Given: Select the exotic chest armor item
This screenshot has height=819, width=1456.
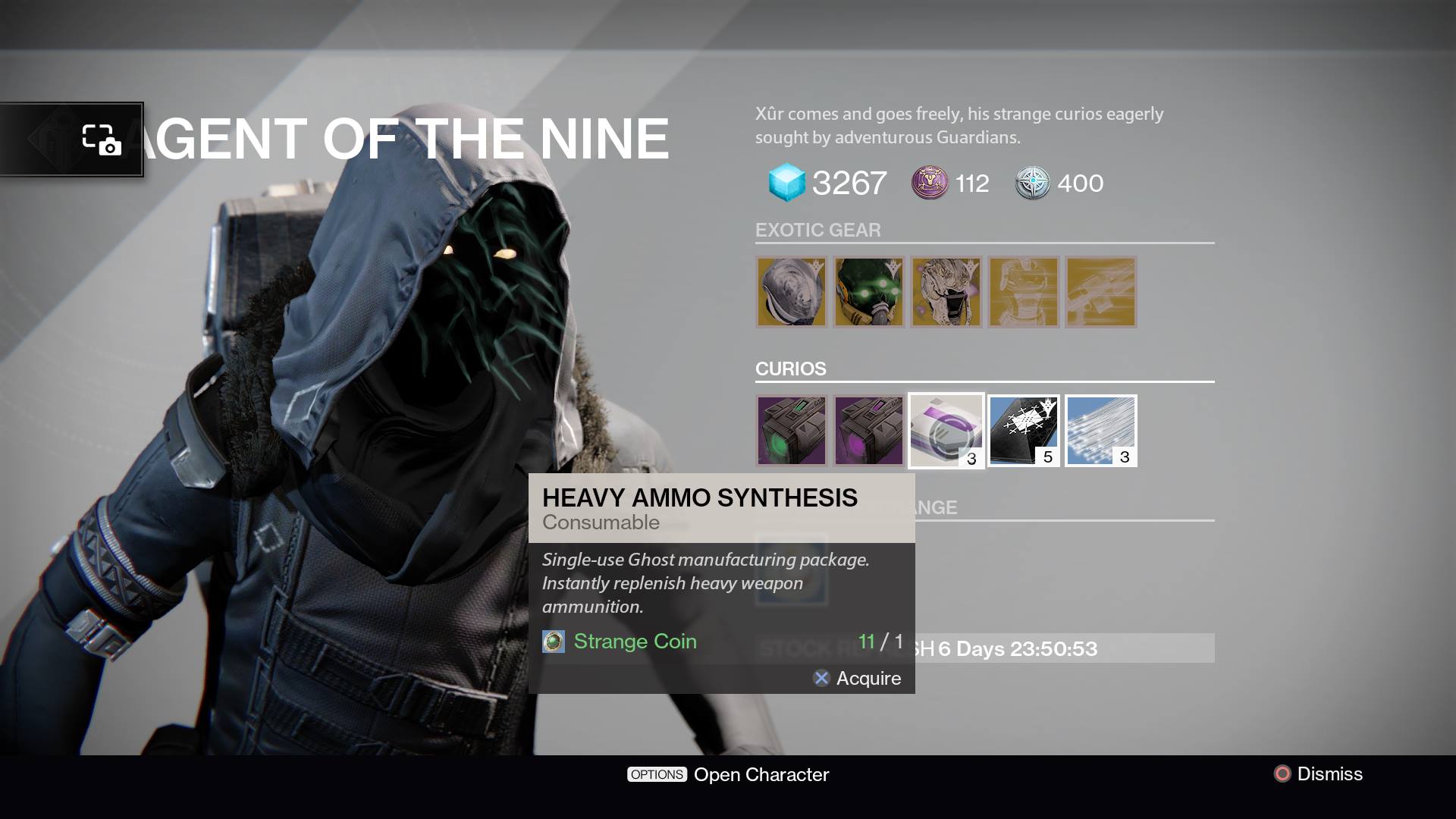Looking at the screenshot, I should click(1023, 292).
